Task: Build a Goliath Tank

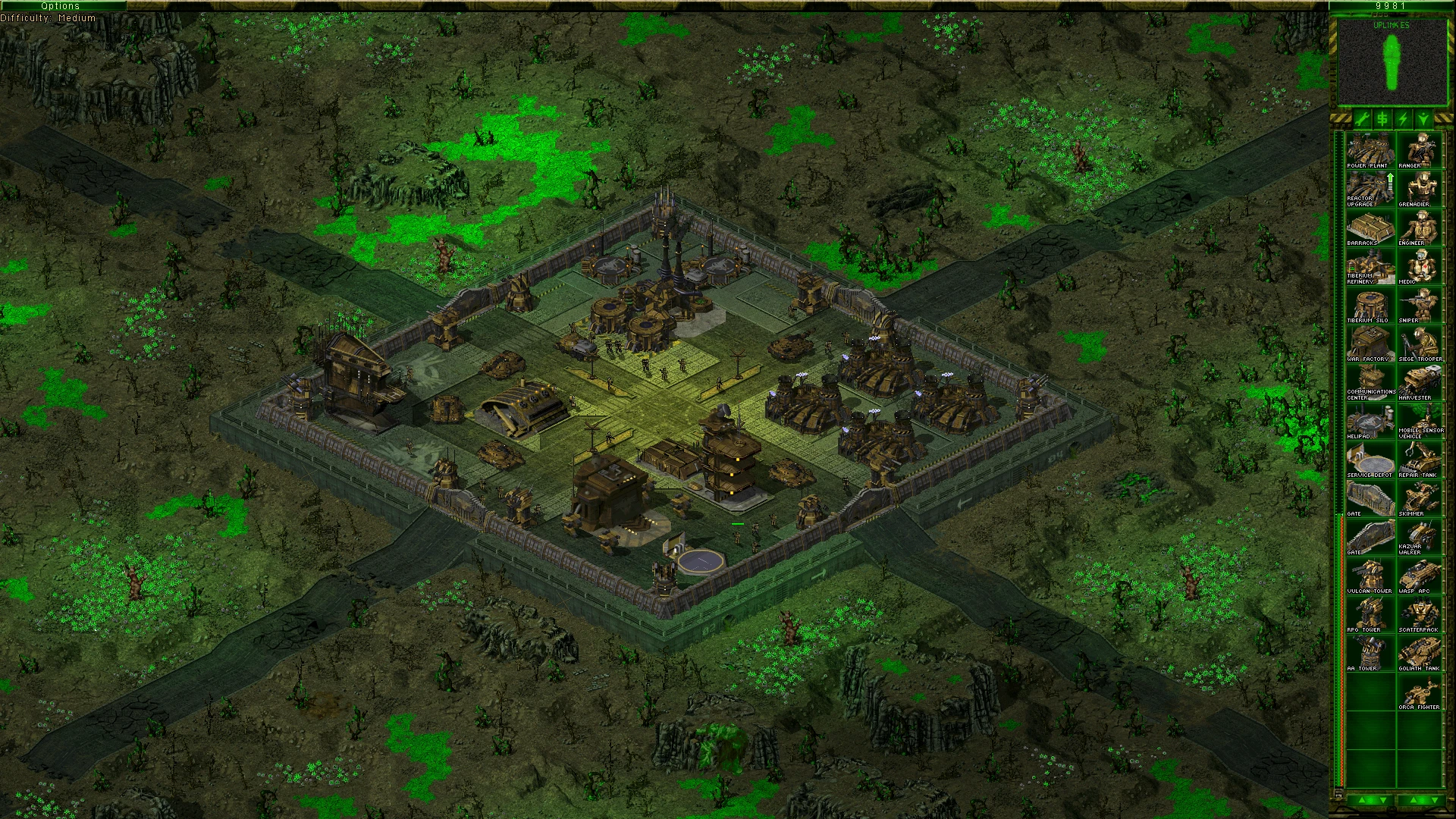Action: pos(1419,653)
